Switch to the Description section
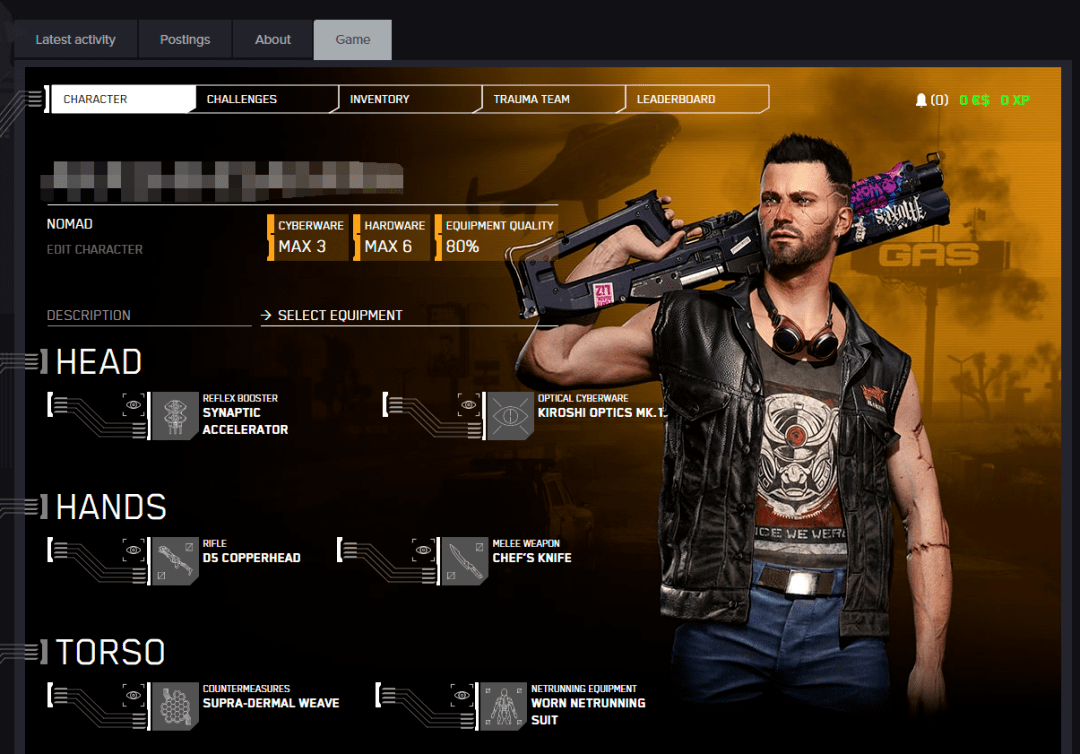1080x754 pixels. (x=89, y=315)
